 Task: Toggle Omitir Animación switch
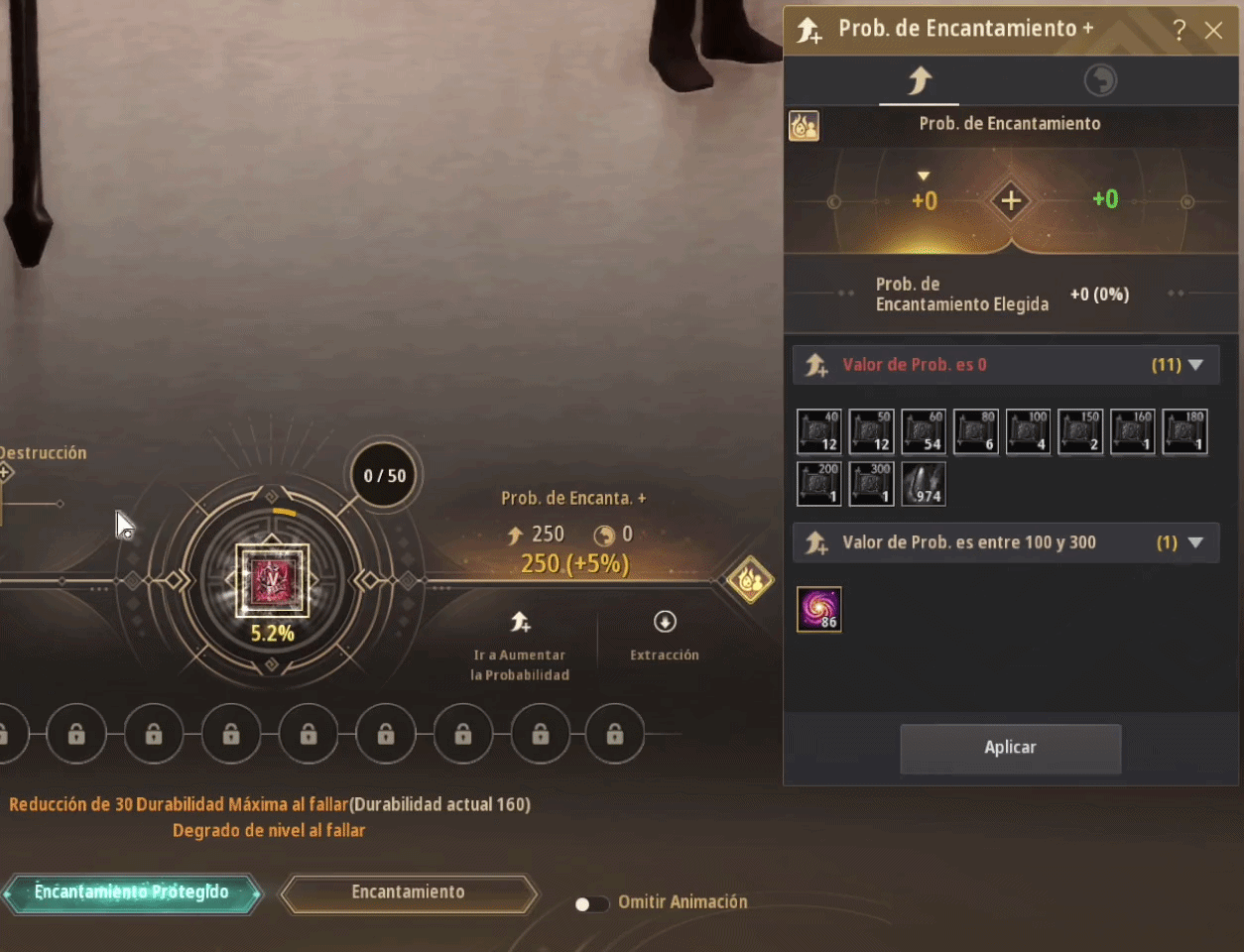[x=591, y=903]
